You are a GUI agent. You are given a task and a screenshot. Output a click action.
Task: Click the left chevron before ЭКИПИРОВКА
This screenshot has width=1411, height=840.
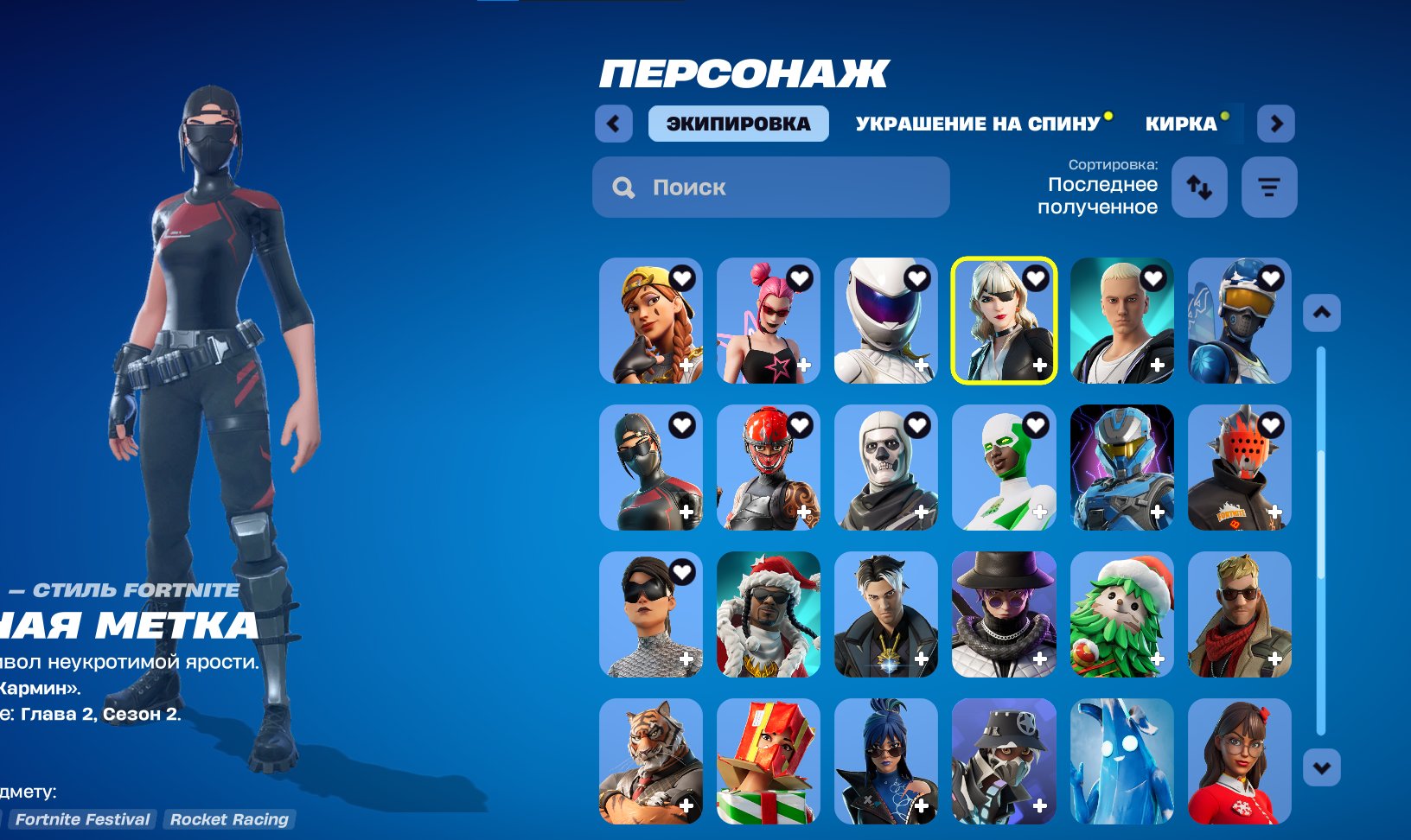coord(614,124)
